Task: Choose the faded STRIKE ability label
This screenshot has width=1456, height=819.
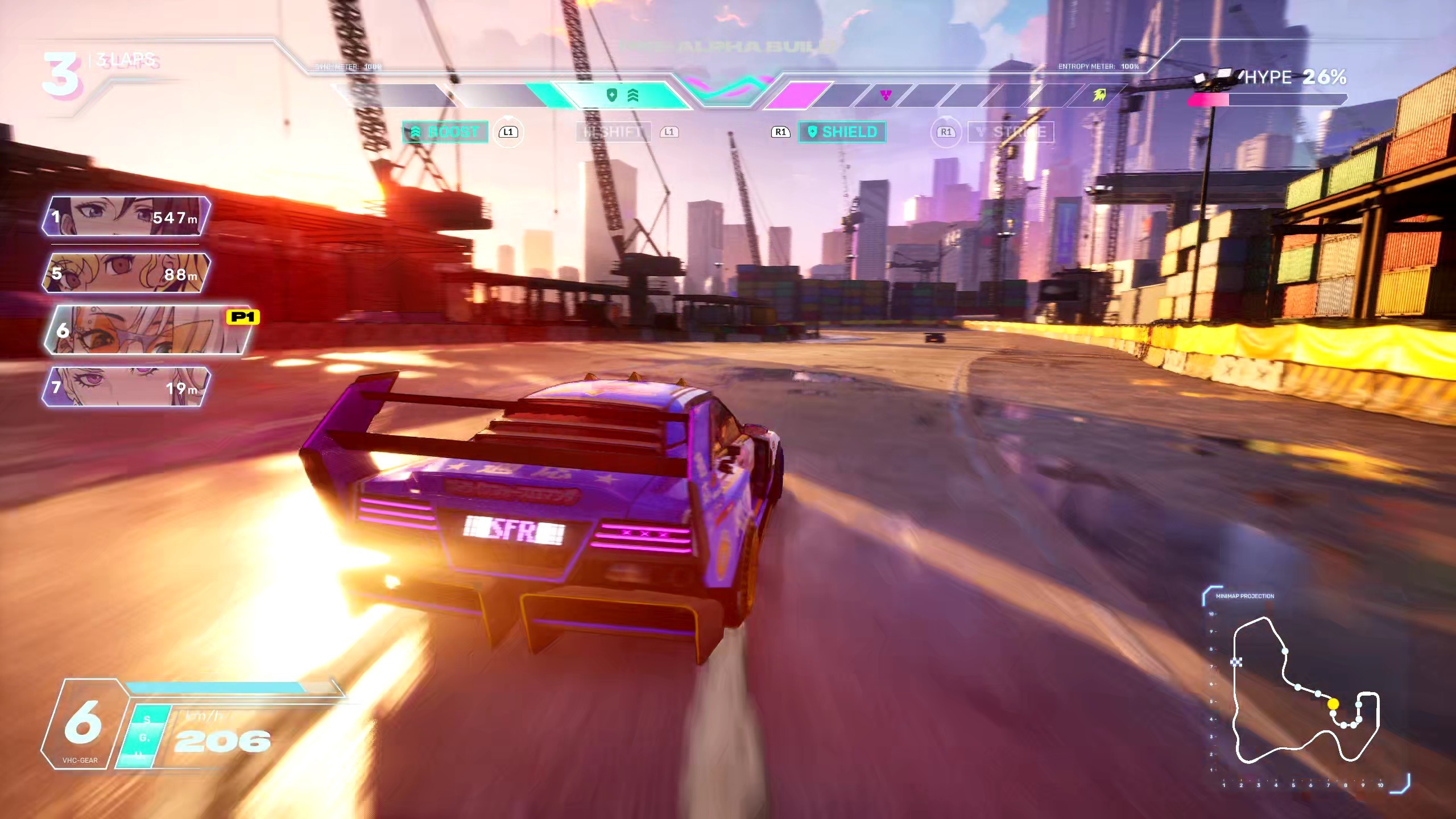Action: click(x=1011, y=132)
